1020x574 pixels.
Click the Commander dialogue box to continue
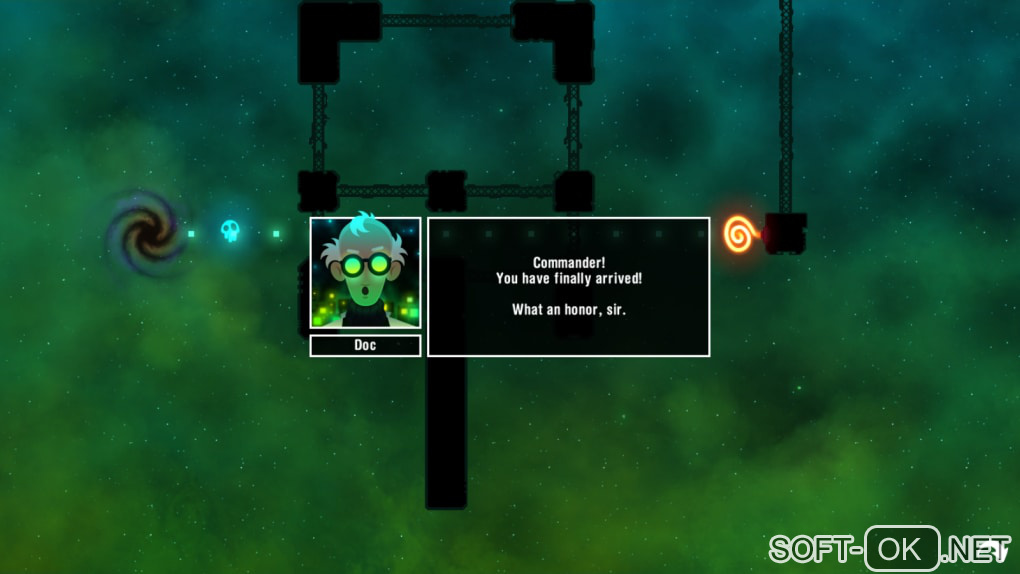tap(568, 287)
